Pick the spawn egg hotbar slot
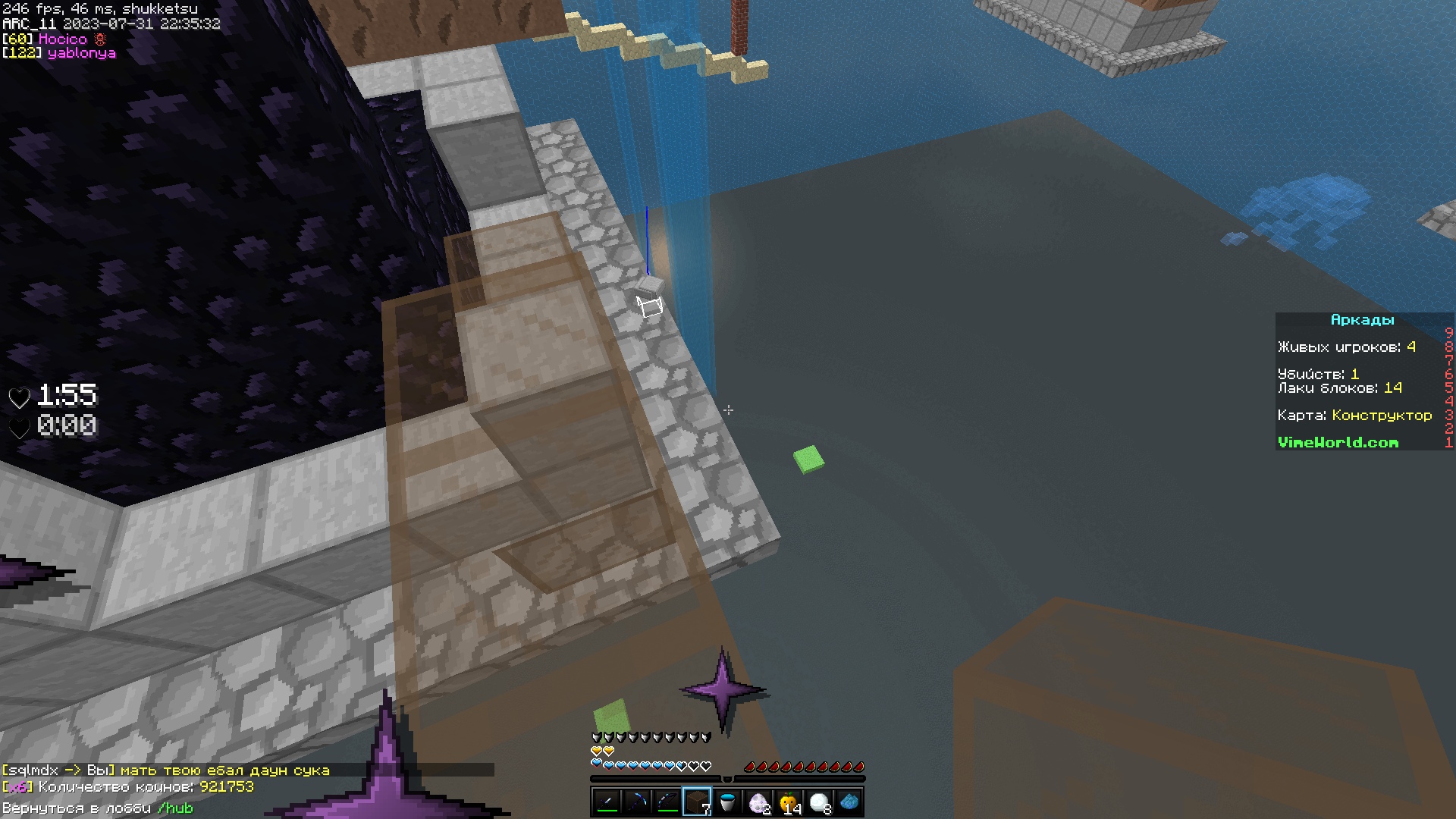The width and height of the screenshot is (1456, 819). (758, 802)
